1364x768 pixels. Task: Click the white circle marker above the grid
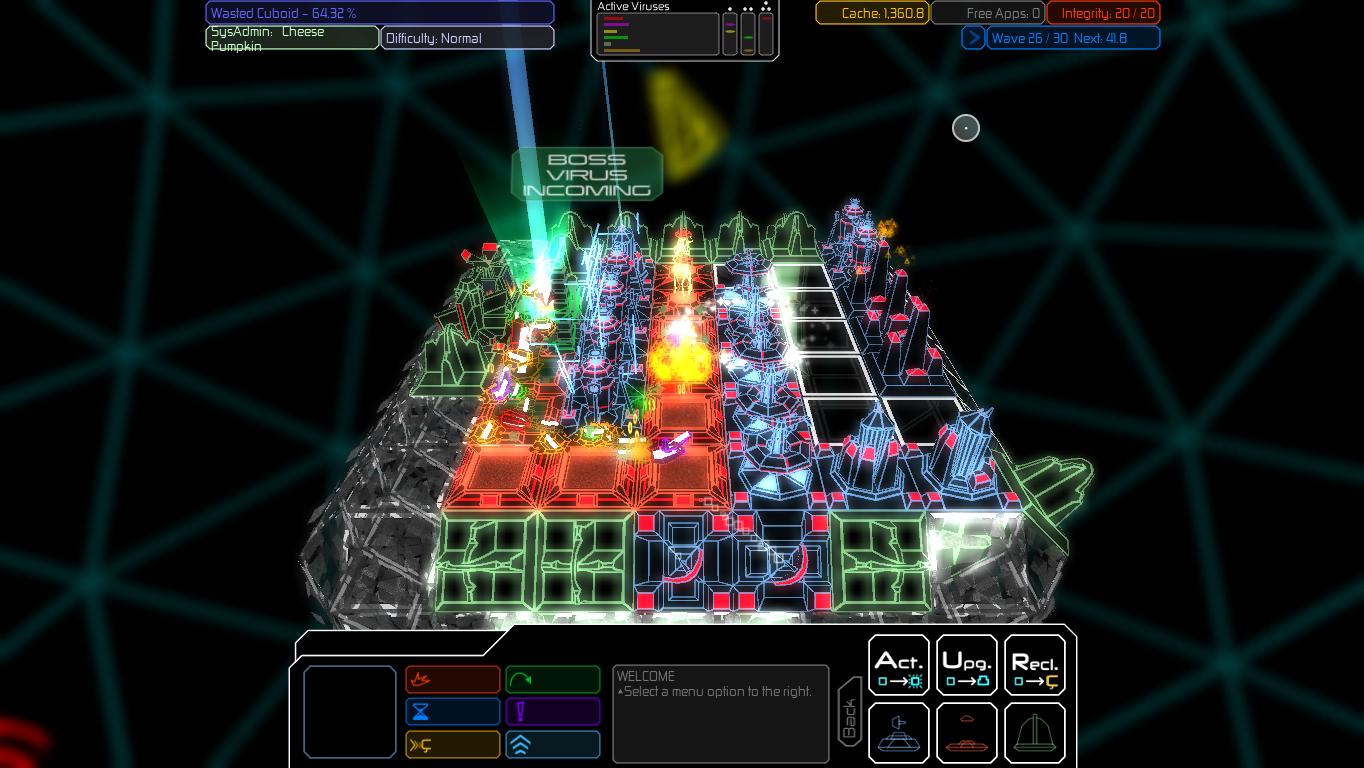point(965,128)
